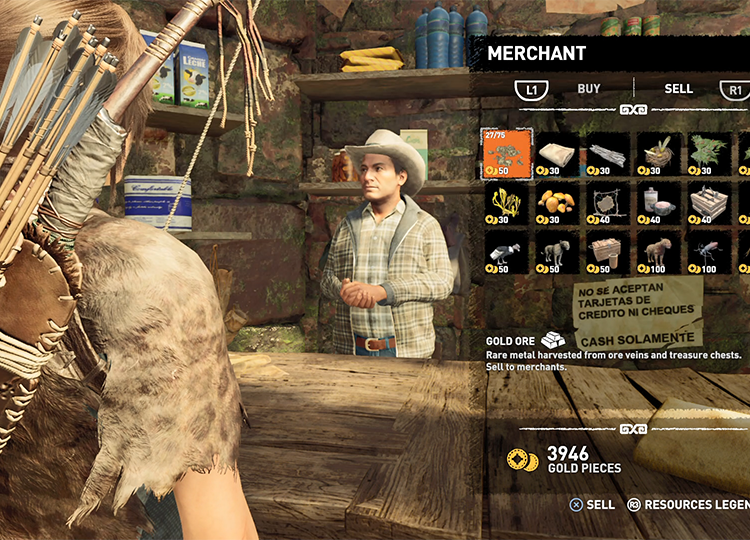Switch to the Sell tab

click(x=678, y=89)
